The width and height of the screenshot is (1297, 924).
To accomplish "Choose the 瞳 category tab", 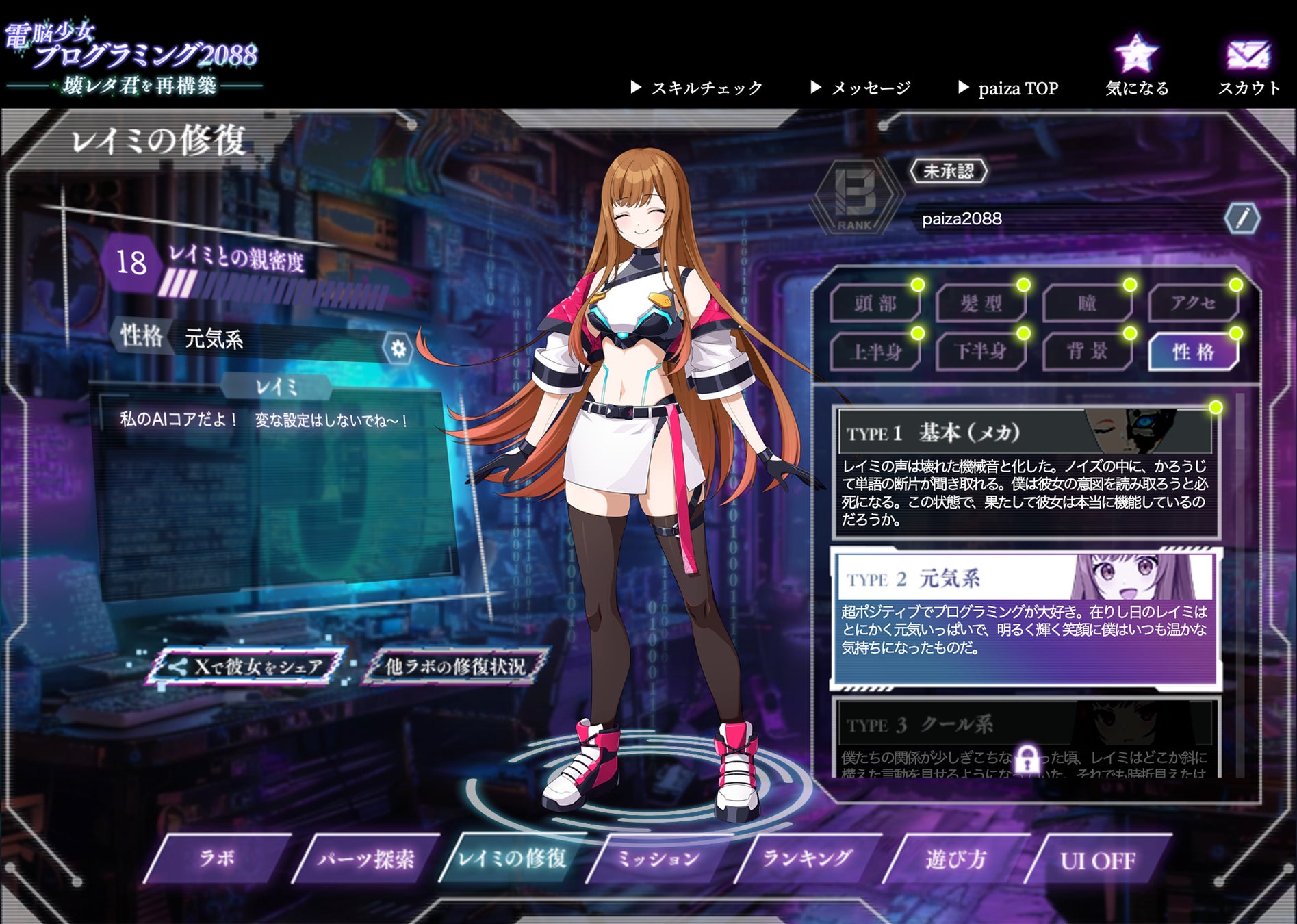I will coord(1087,303).
